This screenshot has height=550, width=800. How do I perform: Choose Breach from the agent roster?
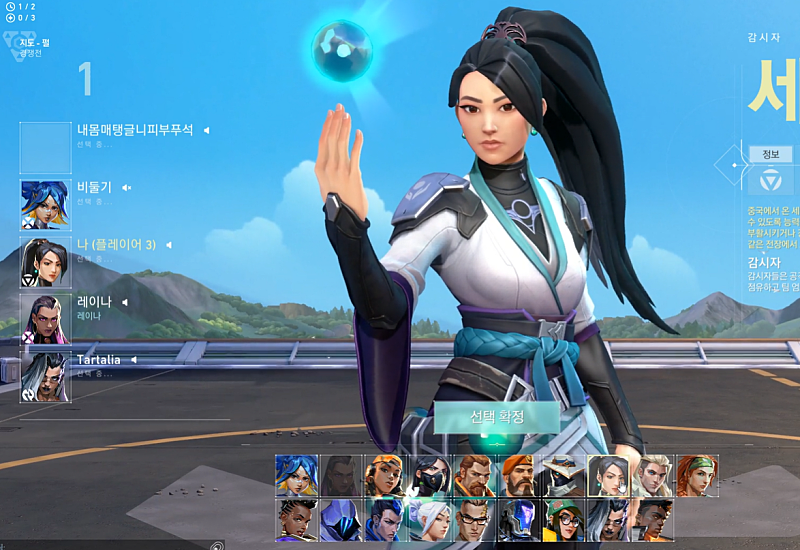tap(471, 475)
